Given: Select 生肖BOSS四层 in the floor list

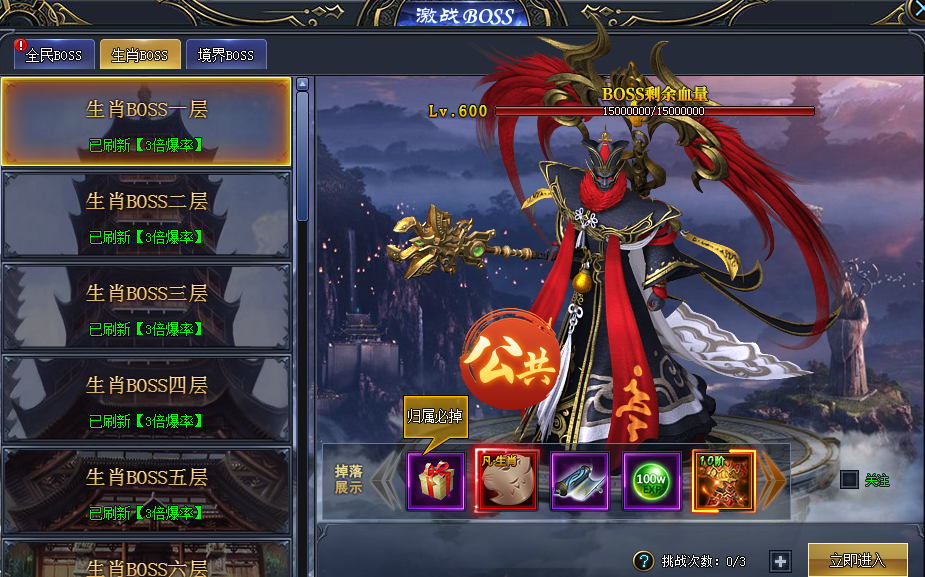Looking at the screenshot, I should point(147,398).
